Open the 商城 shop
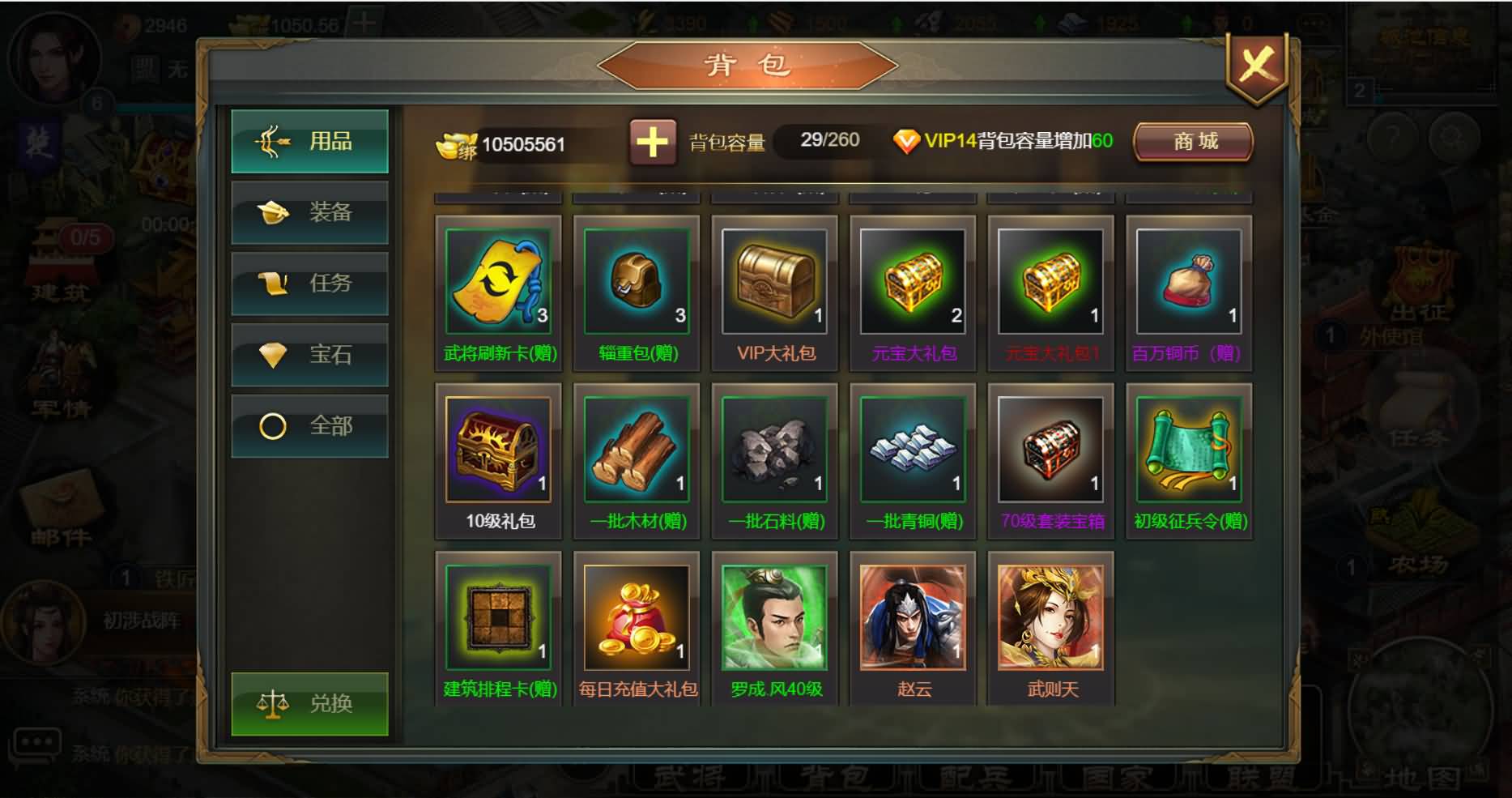 click(1194, 142)
